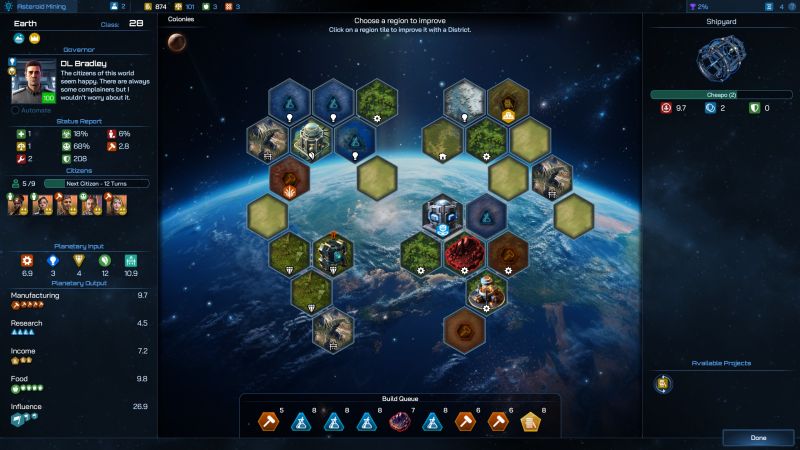Image resolution: width=800 pixels, height=450 pixels.
Task: Click the gold crown icon under Earth
Action: tap(33, 38)
